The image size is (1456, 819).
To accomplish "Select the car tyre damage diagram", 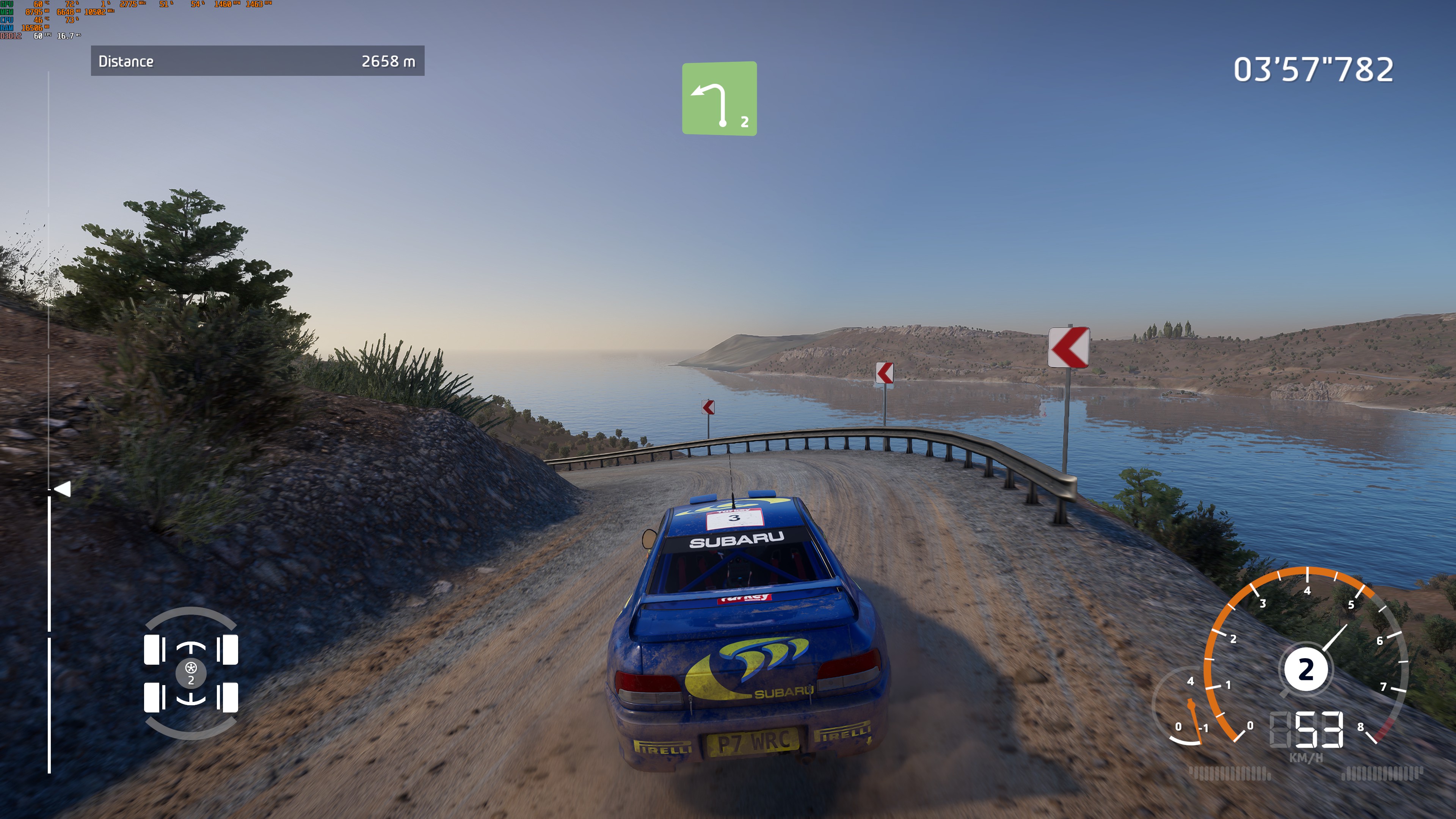I will coord(191,673).
